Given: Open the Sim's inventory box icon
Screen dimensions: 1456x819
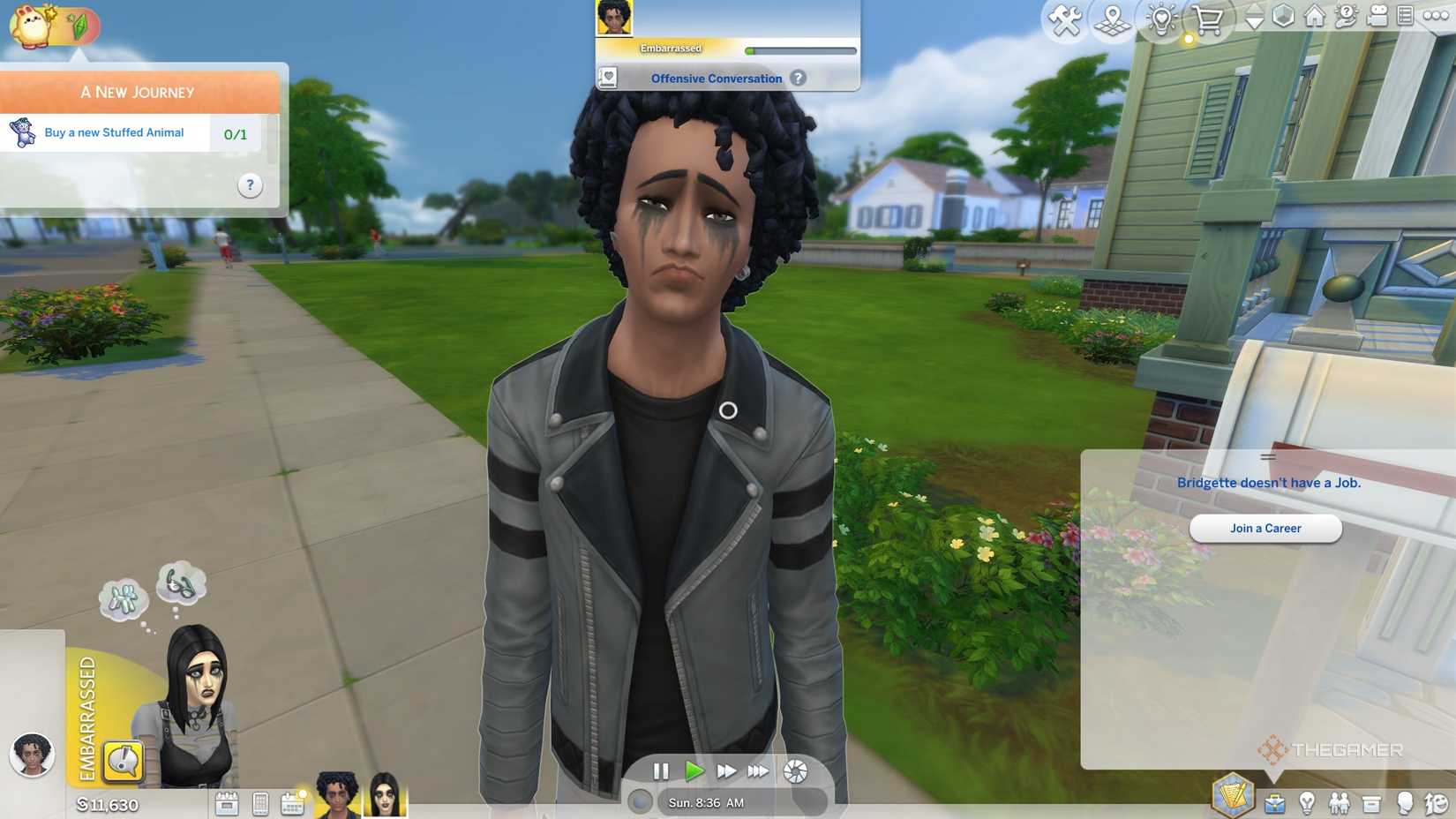Looking at the screenshot, I should [1371, 803].
